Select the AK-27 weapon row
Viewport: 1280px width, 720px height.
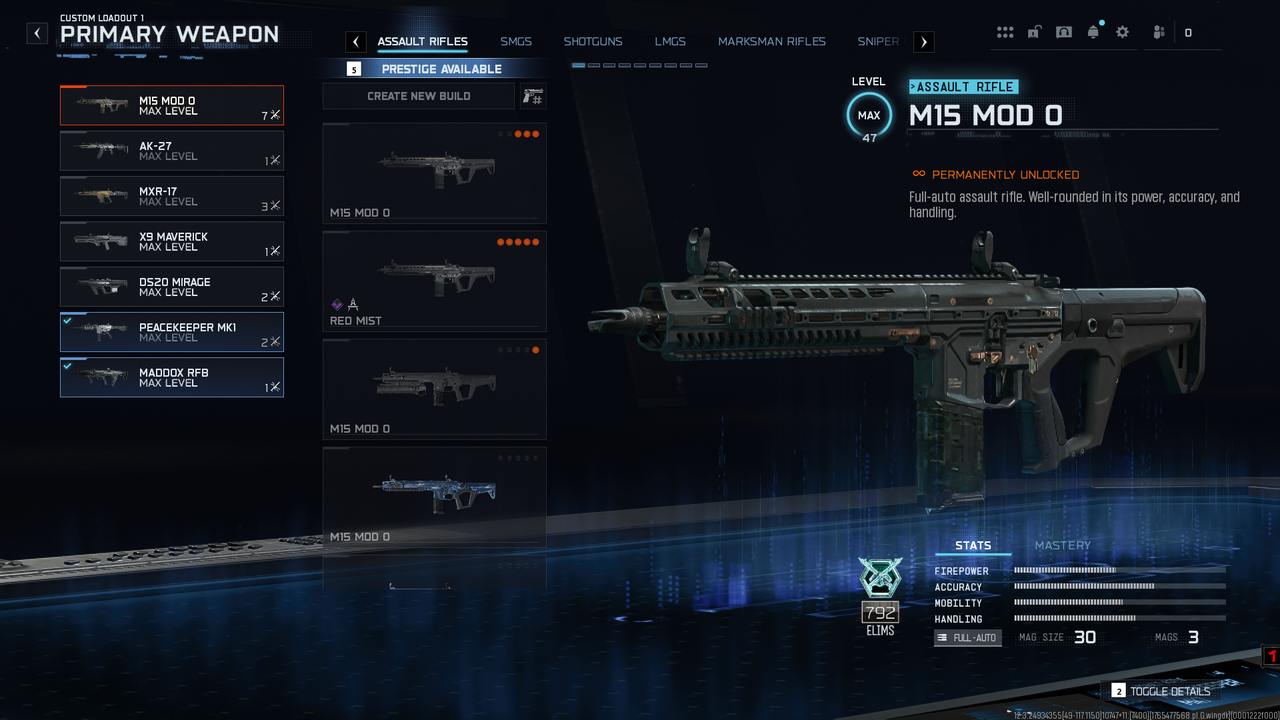tap(172, 151)
